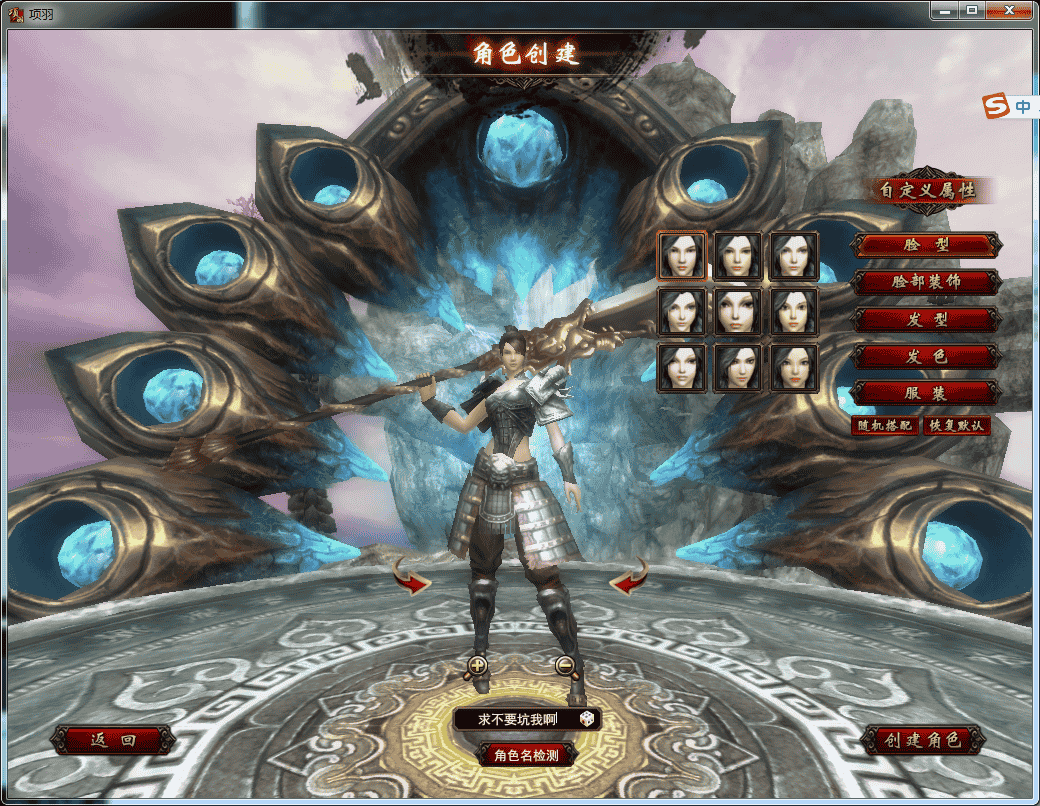The image size is (1040, 806).
Task: Restore defaults with the 恢复默认 button
Action: [x=957, y=425]
